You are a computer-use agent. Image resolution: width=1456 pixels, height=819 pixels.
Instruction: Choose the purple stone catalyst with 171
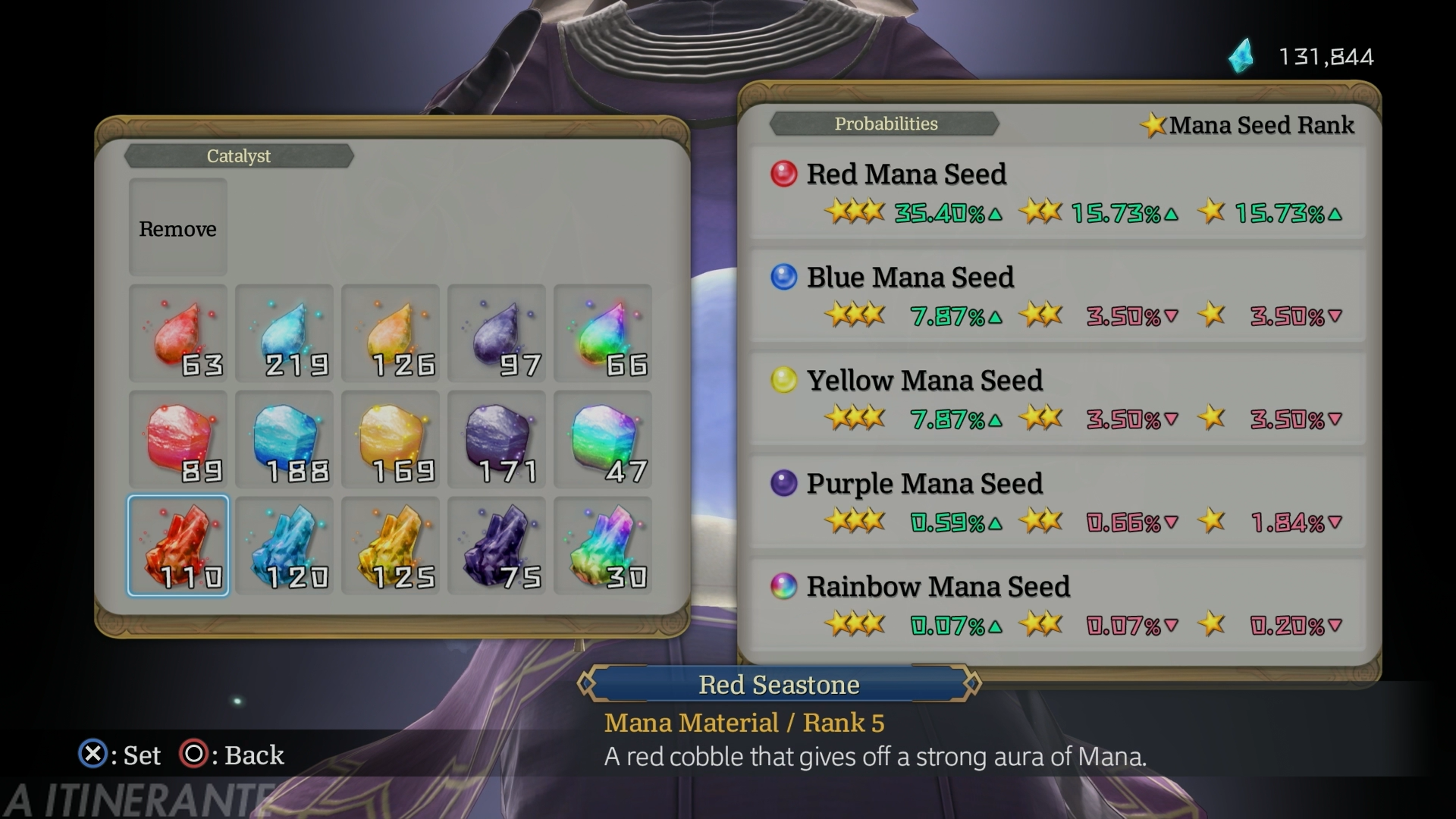pyautogui.click(x=496, y=440)
